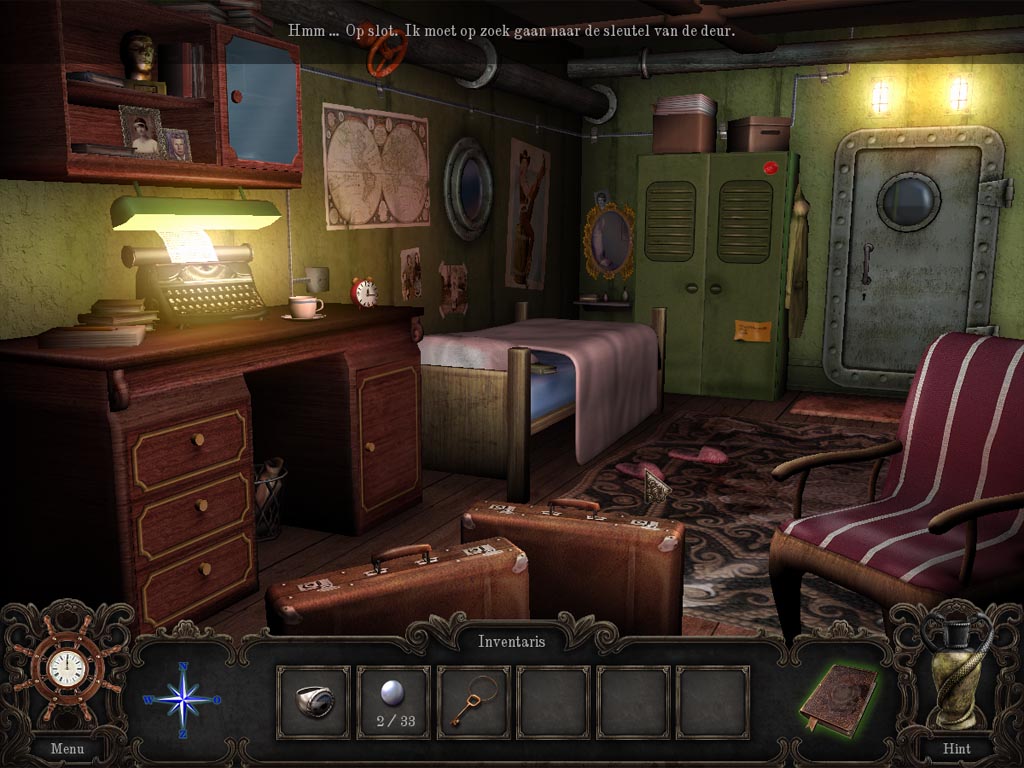1024x768 pixels.
Task: Open the Menu button
Action: tap(67, 747)
